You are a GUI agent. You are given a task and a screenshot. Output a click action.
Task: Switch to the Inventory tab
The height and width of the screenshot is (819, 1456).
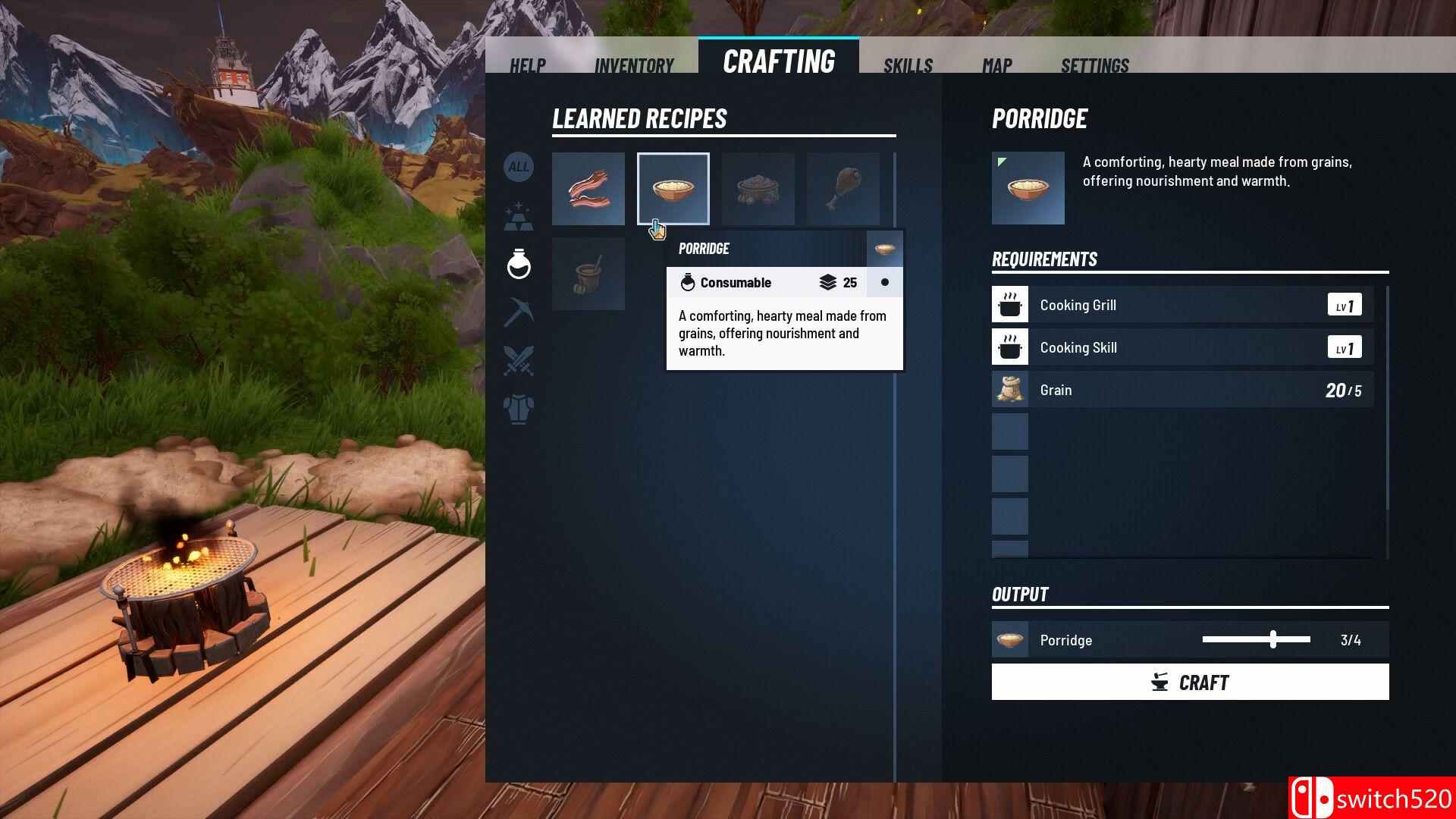point(634,65)
